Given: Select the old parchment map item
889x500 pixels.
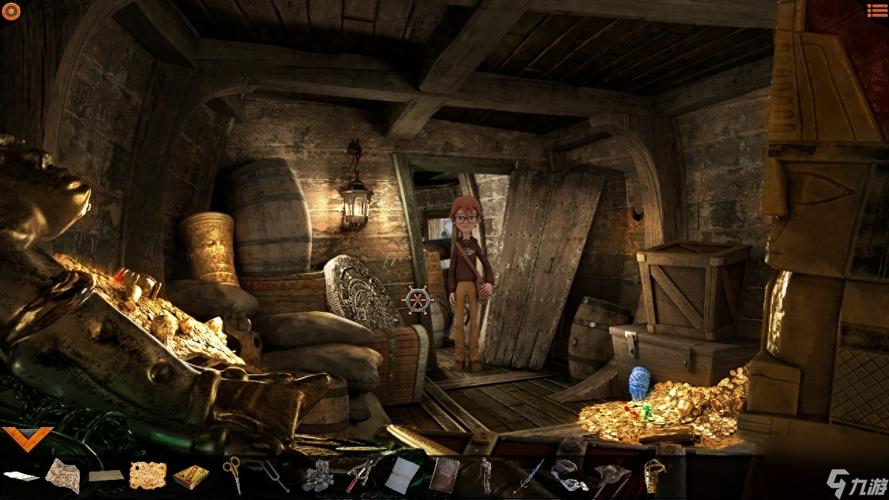Looking at the screenshot, I should click(x=147, y=474).
